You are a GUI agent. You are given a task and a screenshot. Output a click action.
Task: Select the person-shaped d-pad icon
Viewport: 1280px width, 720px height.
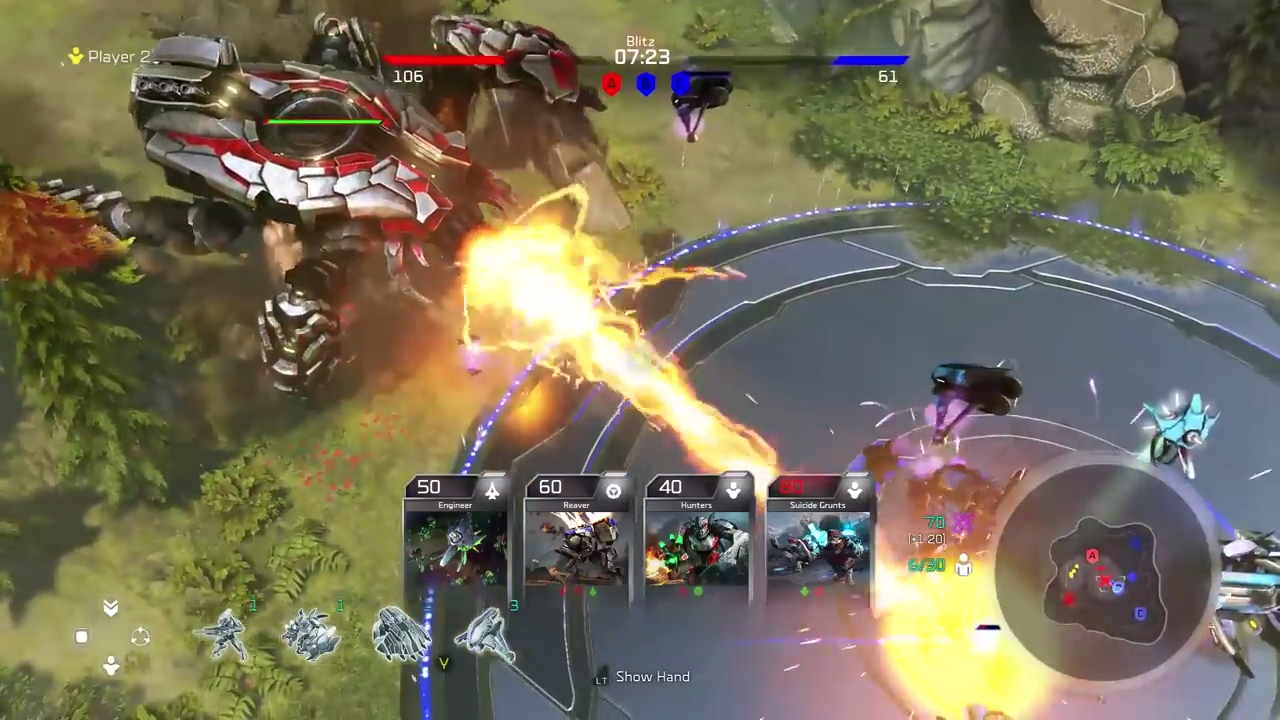tap(111, 666)
